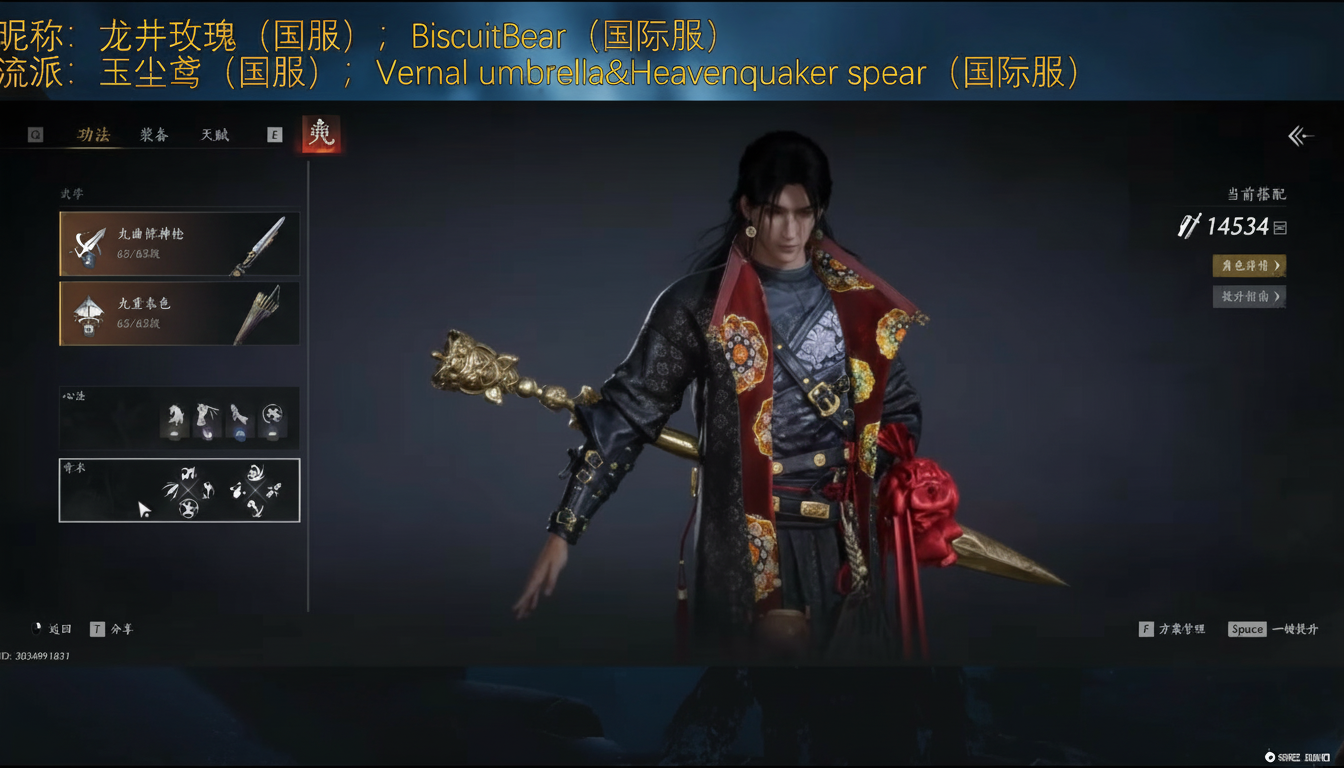
Task: Switch to the 功法 tab
Action: [94, 135]
